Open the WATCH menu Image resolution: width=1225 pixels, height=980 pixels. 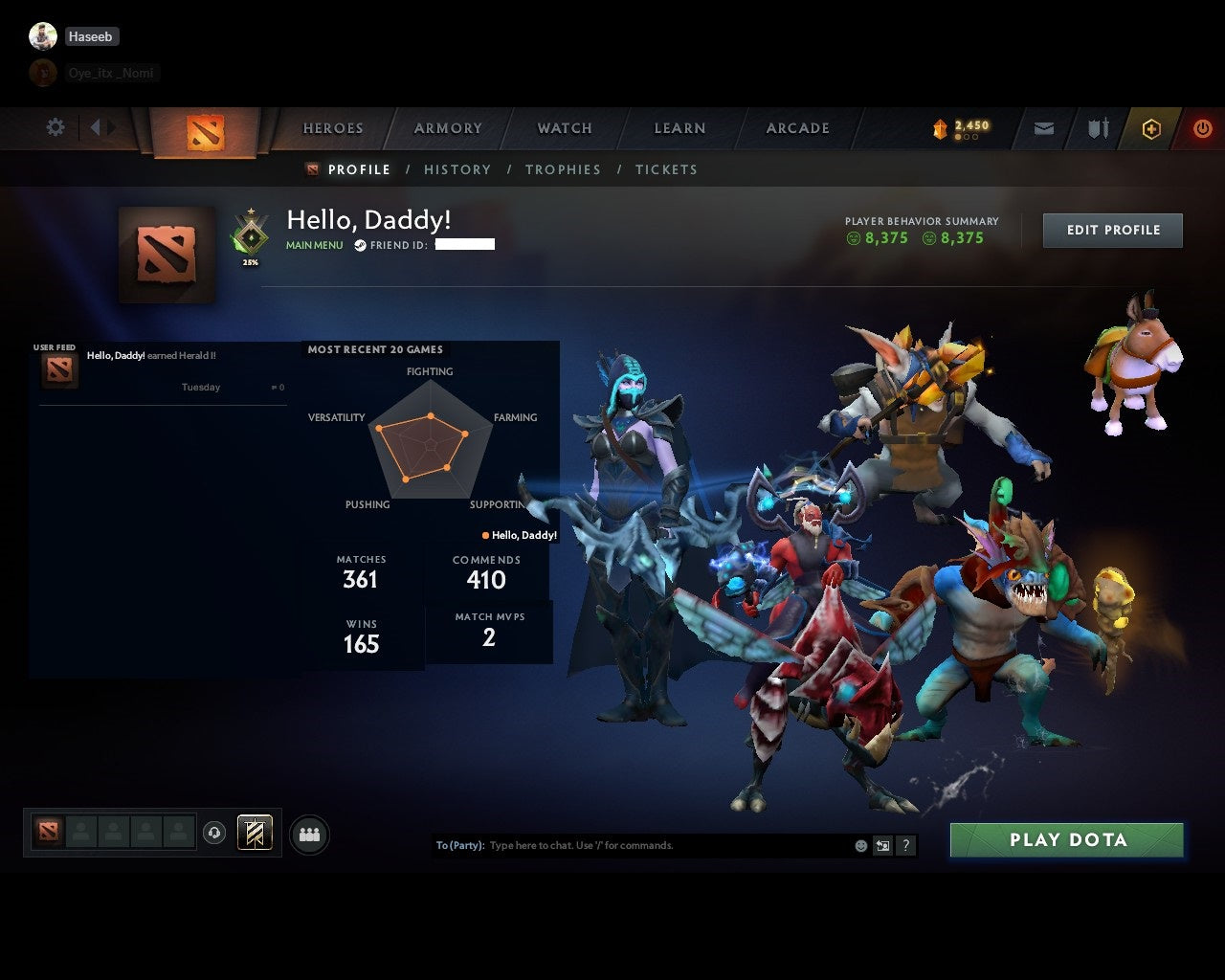click(564, 127)
